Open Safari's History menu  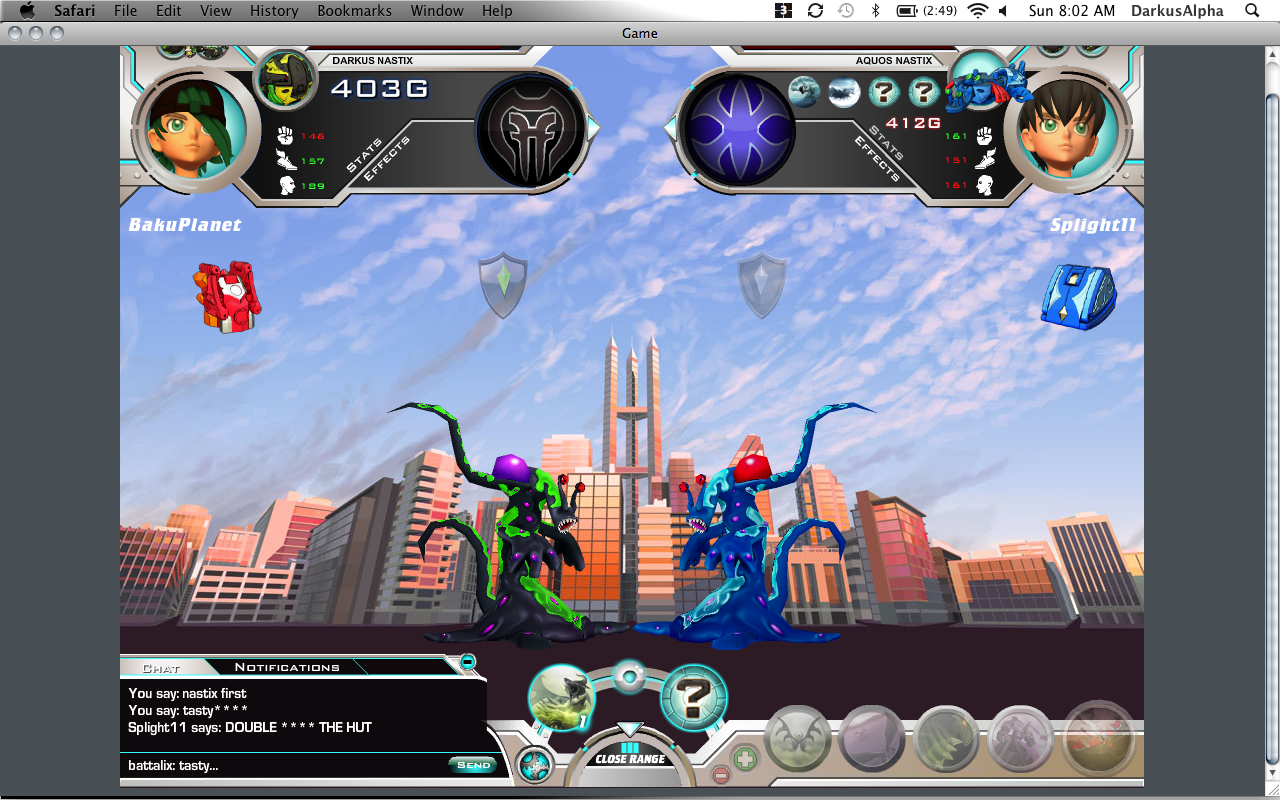pyautogui.click(x=274, y=11)
